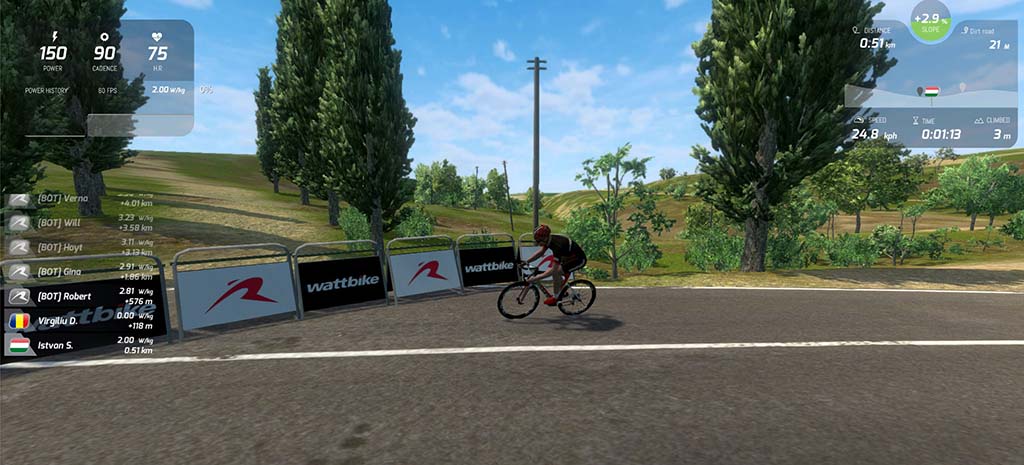This screenshot has height=465, width=1024.
Task: Select BOT Will in the rider list
Action: click(x=82, y=223)
